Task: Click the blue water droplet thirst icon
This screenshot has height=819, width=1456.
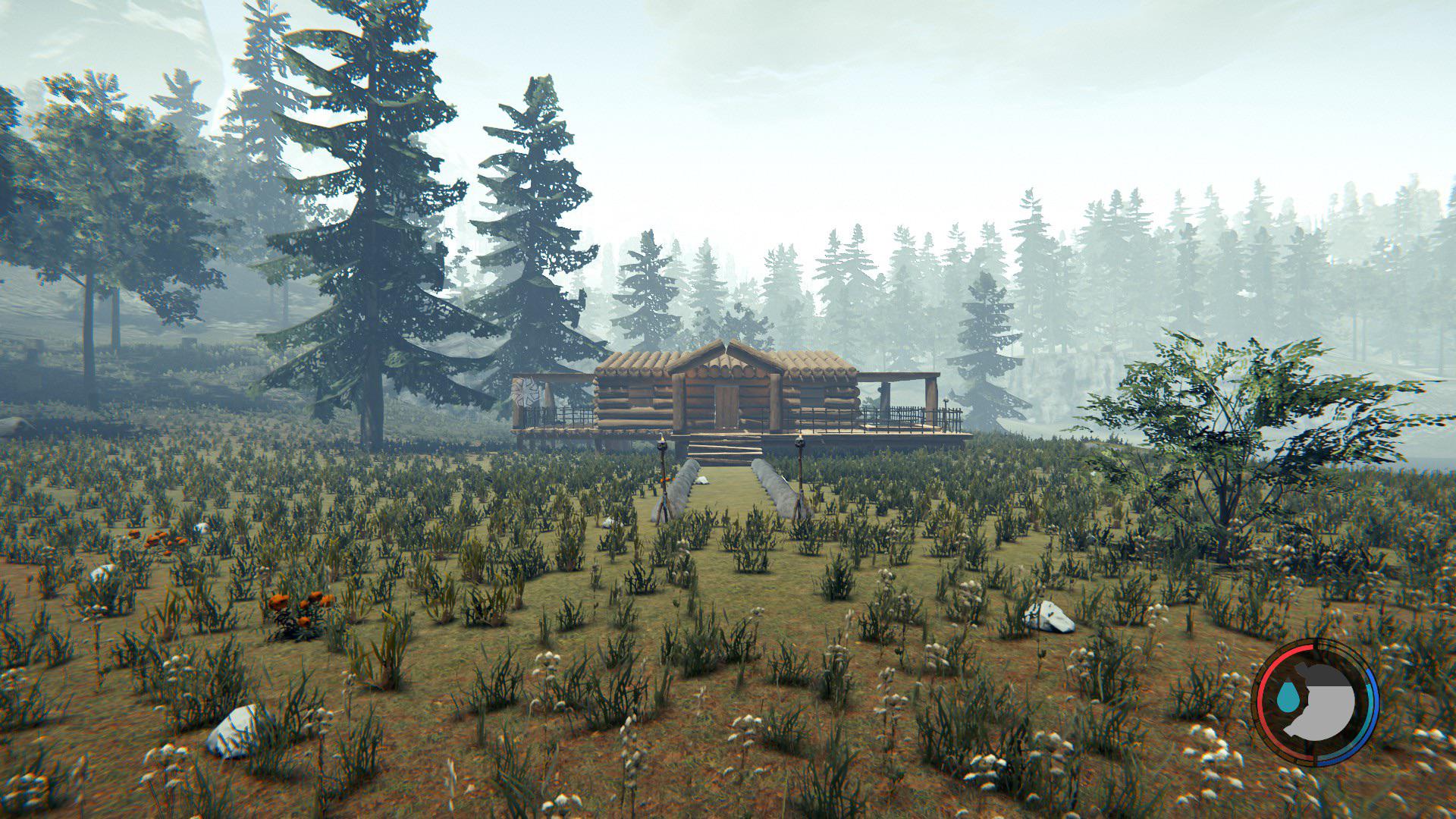Action: coord(1288,695)
